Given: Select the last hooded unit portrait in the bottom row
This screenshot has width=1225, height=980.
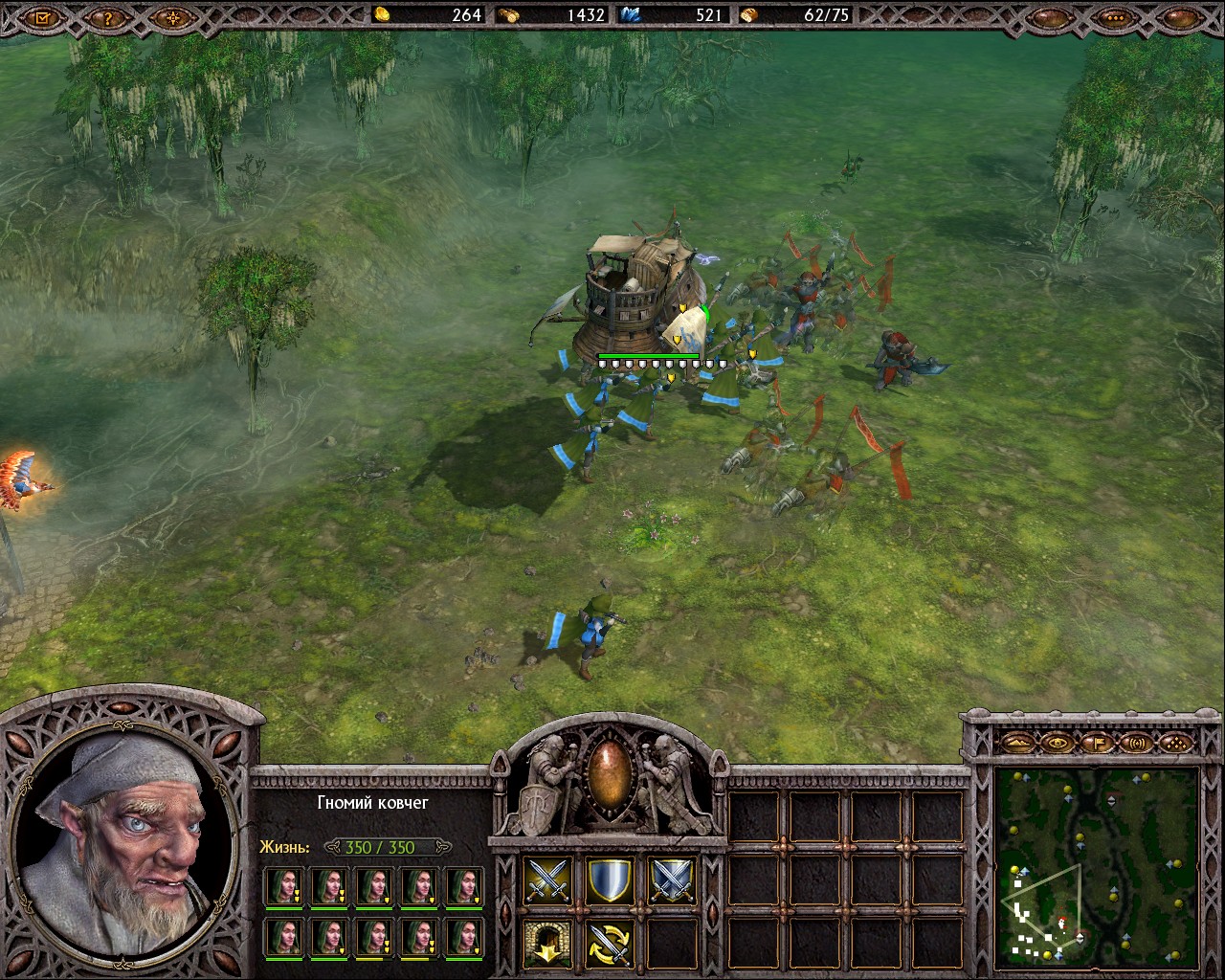Looking at the screenshot, I should (x=465, y=938).
